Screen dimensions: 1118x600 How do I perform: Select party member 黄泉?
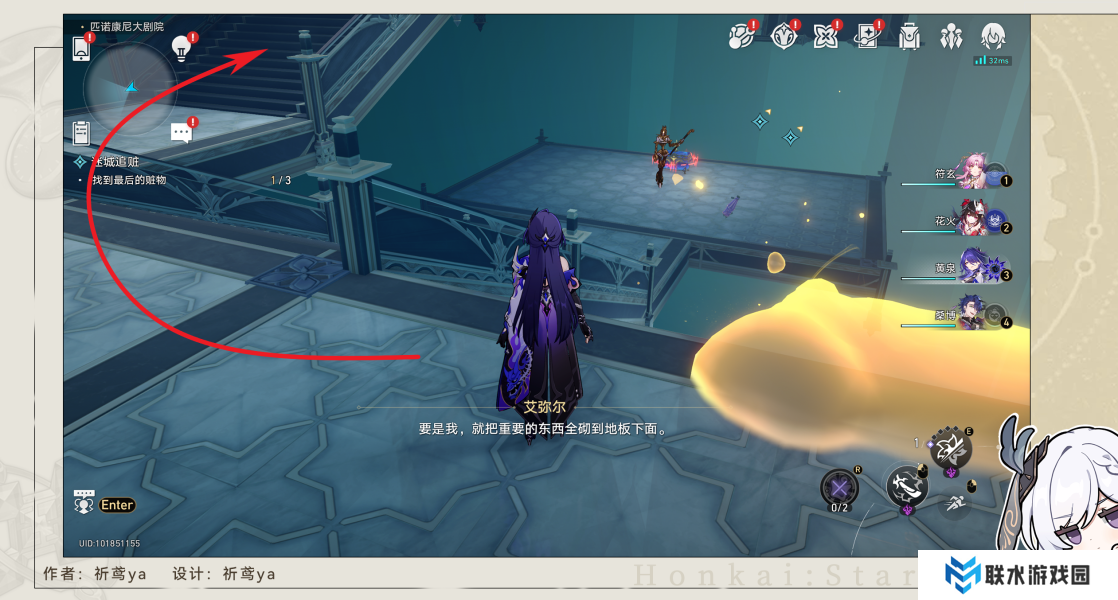[x=972, y=267]
